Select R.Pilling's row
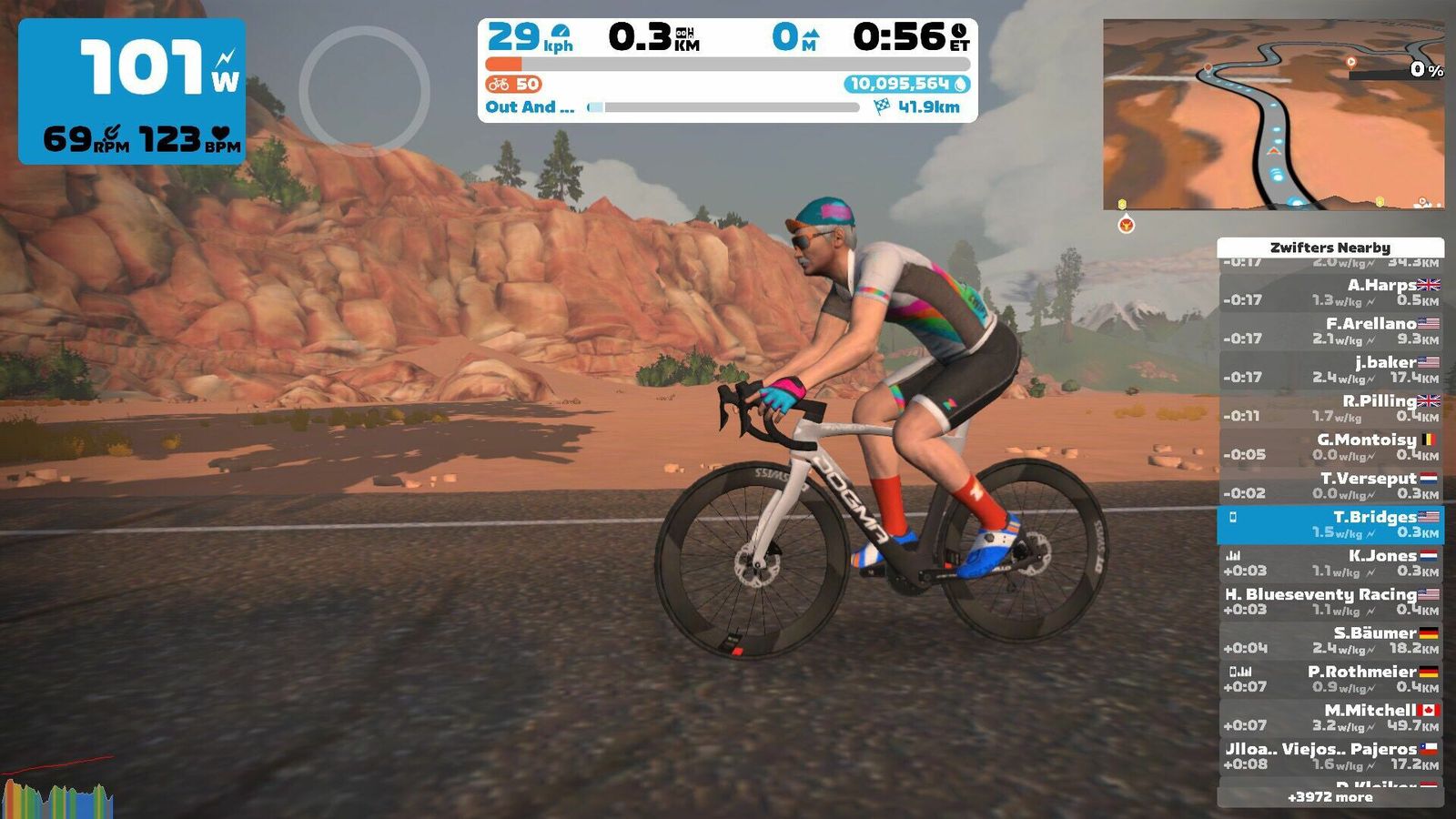 click(x=1330, y=408)
